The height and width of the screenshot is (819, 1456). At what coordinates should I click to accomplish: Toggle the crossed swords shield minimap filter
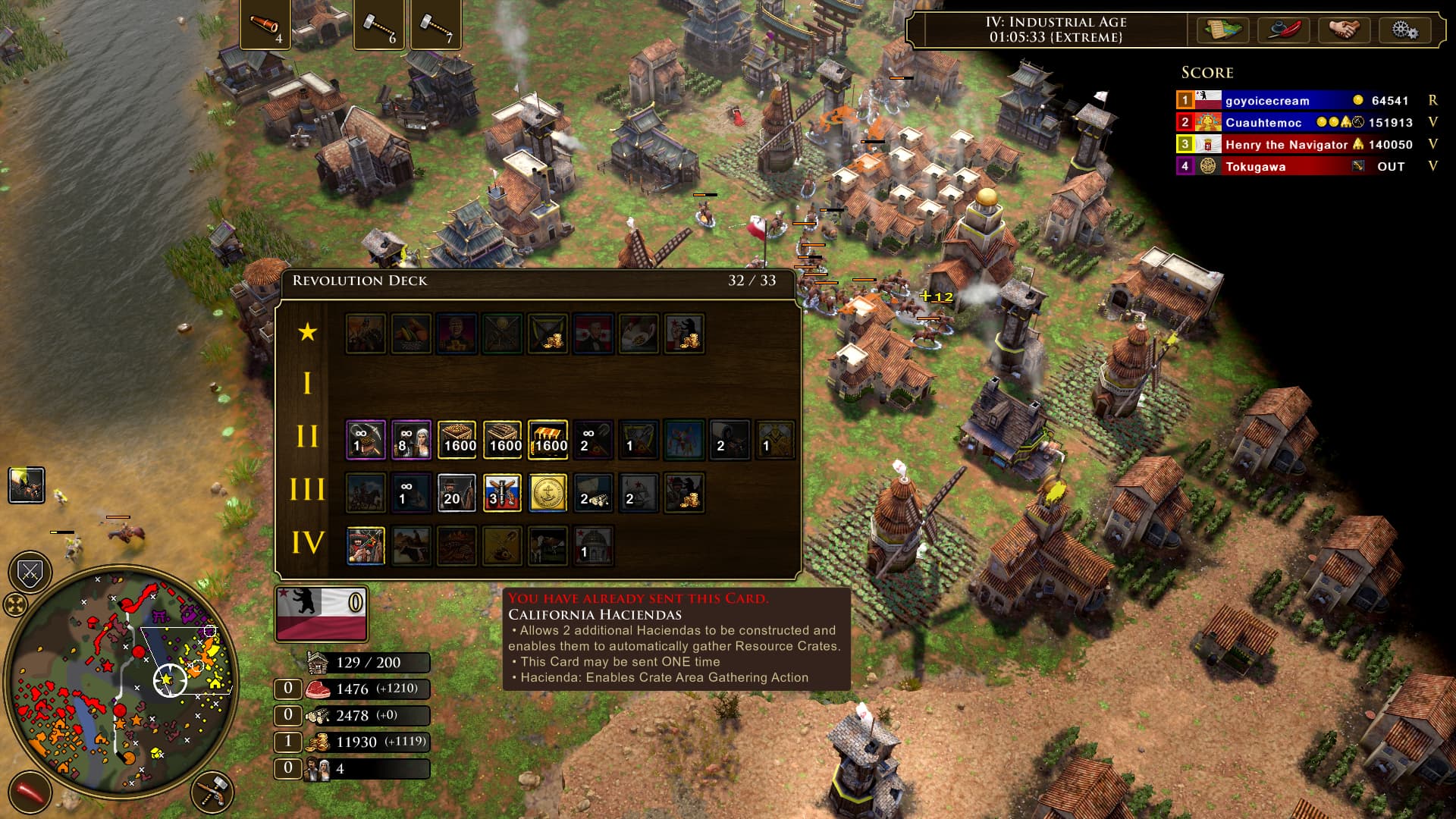[30, 573]
